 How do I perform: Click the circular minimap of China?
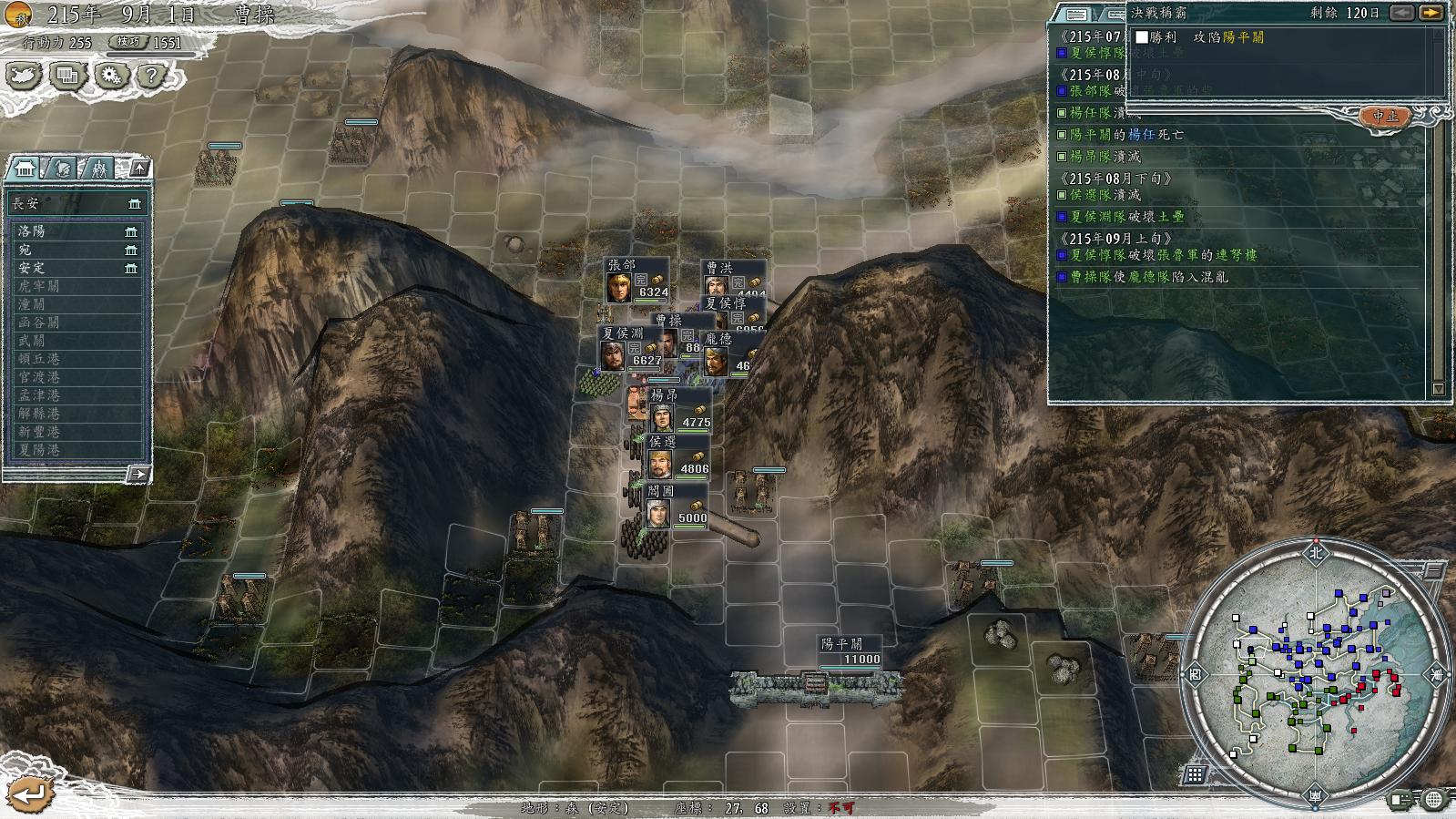1314,675
